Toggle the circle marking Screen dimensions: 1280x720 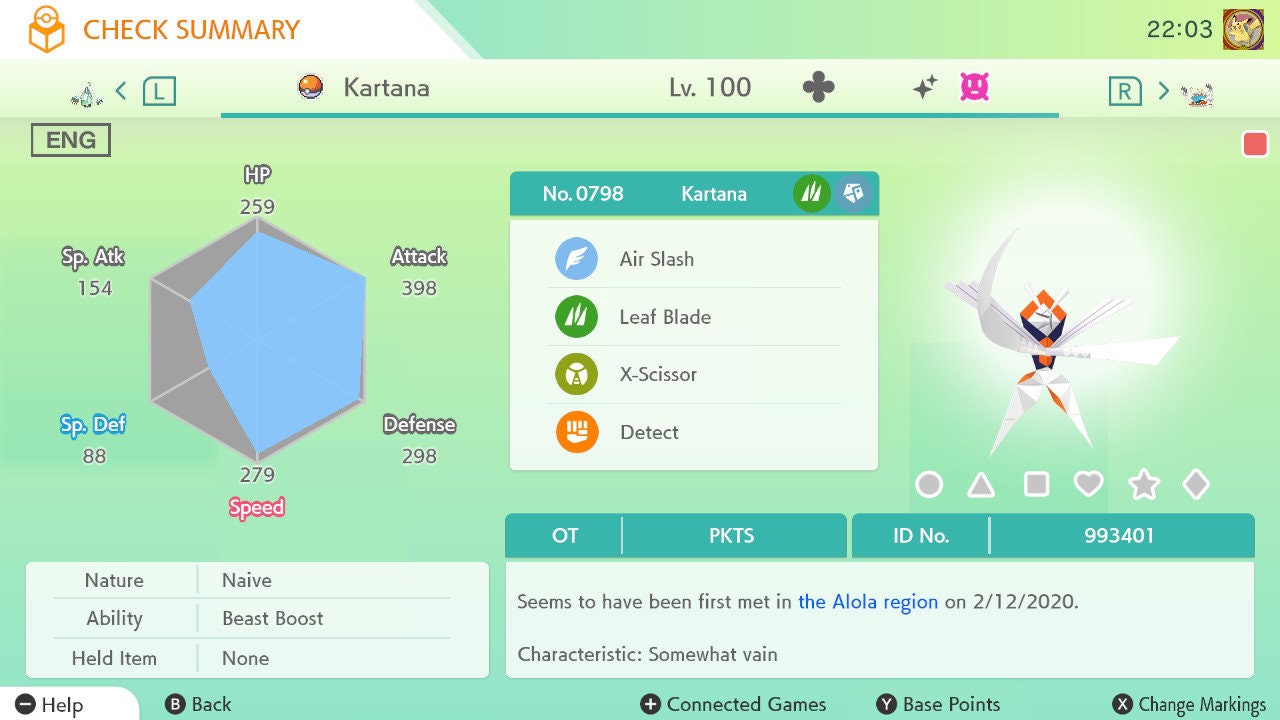coord(929,485)
